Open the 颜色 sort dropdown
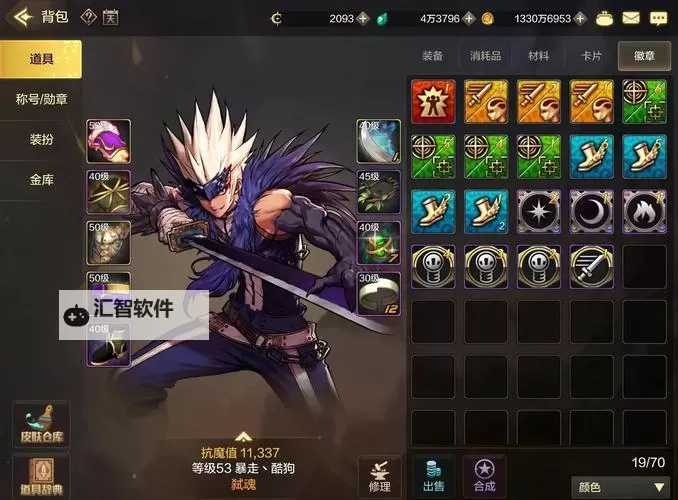Viewport: 678px width, 500px height. coord(617,487)
